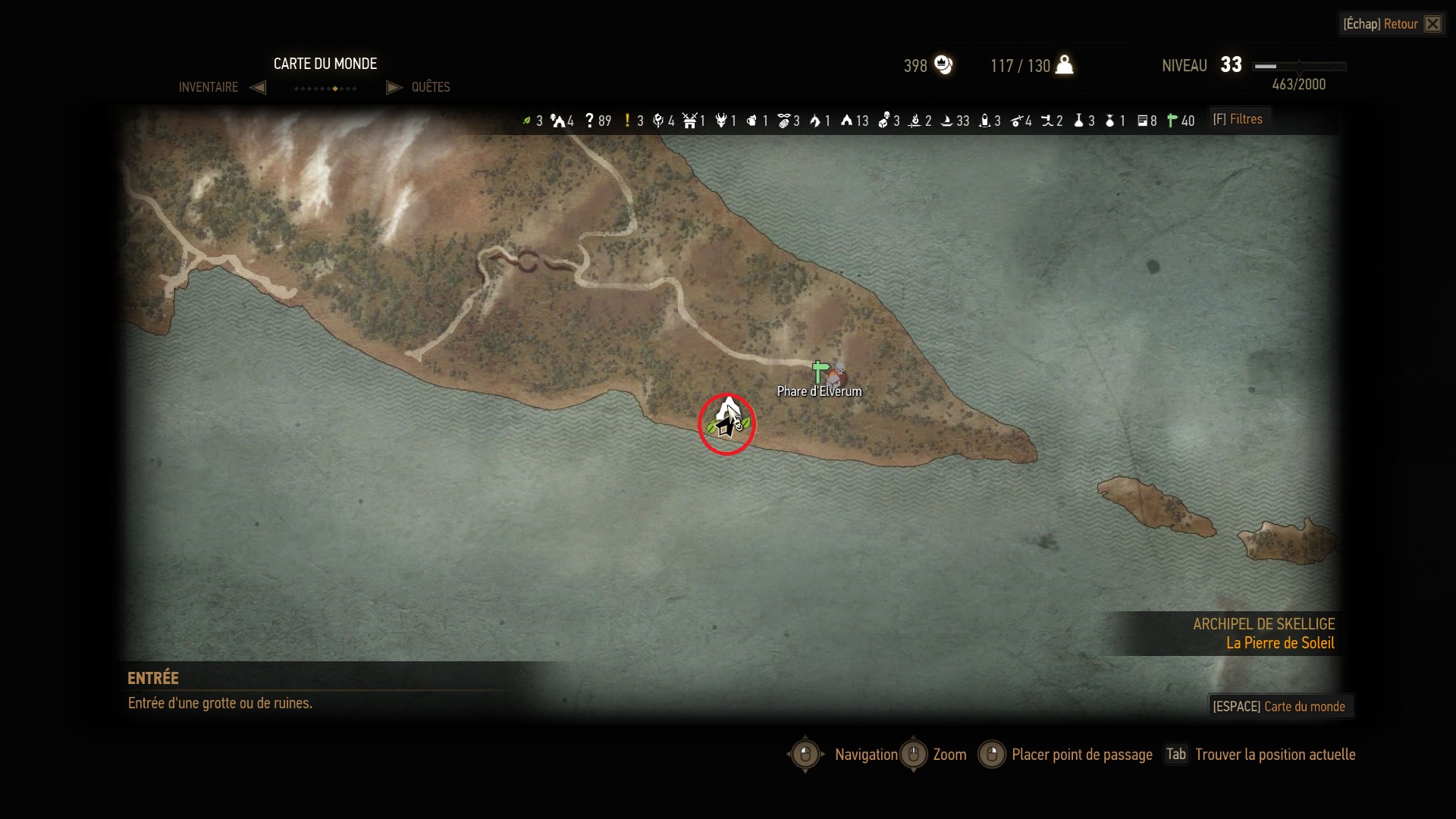Toggle the boat harbor filter showing 33
The height and width of the screenshot is (819, 1456).
pos(946,121)
